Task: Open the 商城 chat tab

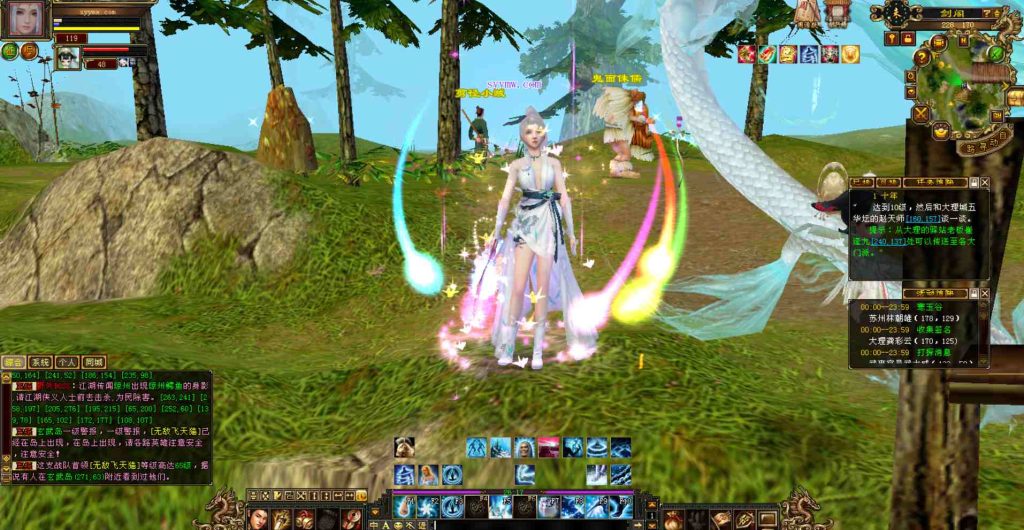Action: click(94, 362)
